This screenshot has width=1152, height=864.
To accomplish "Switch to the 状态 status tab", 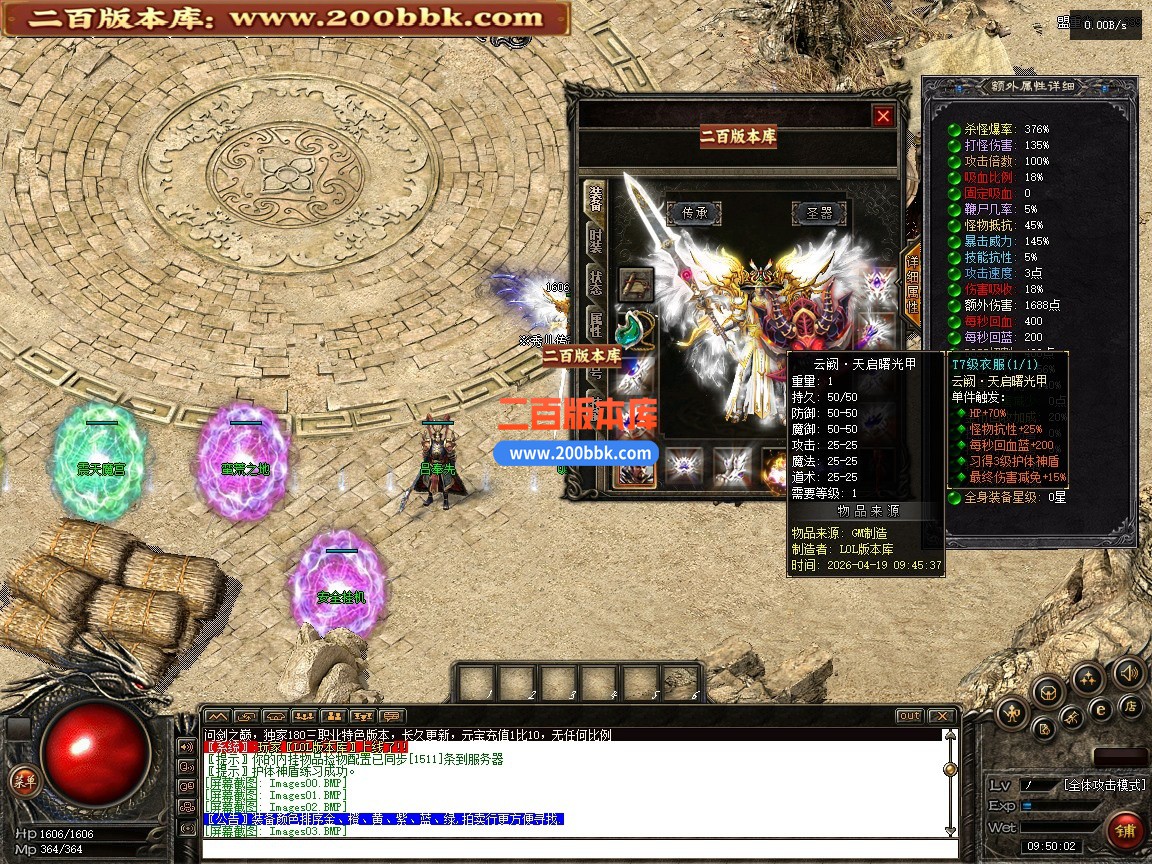I will tap(596, 282).
